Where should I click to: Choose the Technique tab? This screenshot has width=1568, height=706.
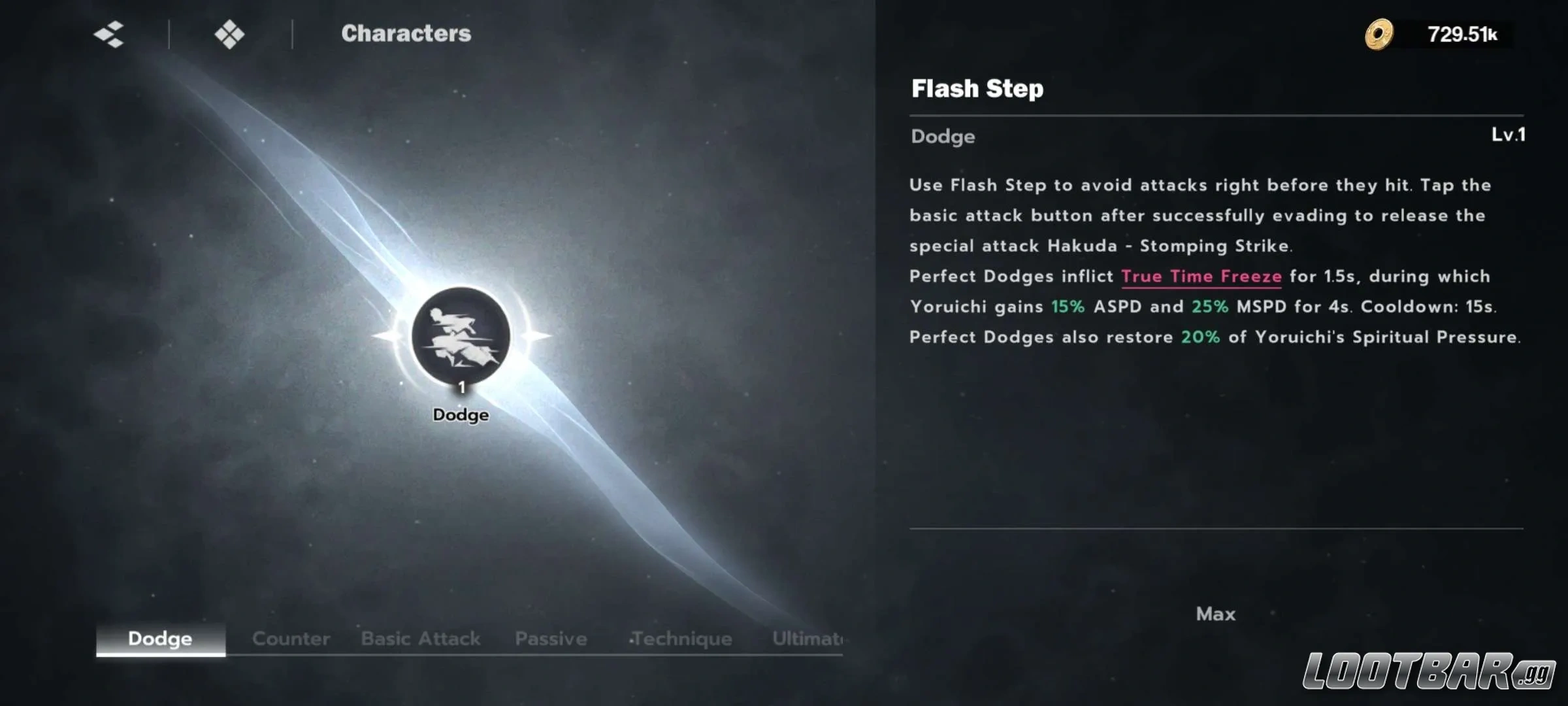pyautogui.click(x=681, y=639)
